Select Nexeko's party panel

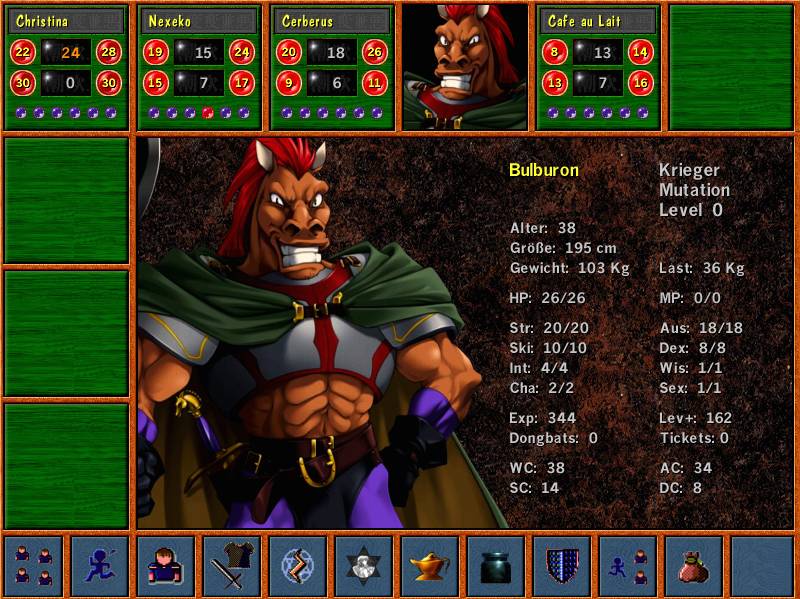point(199,67)
